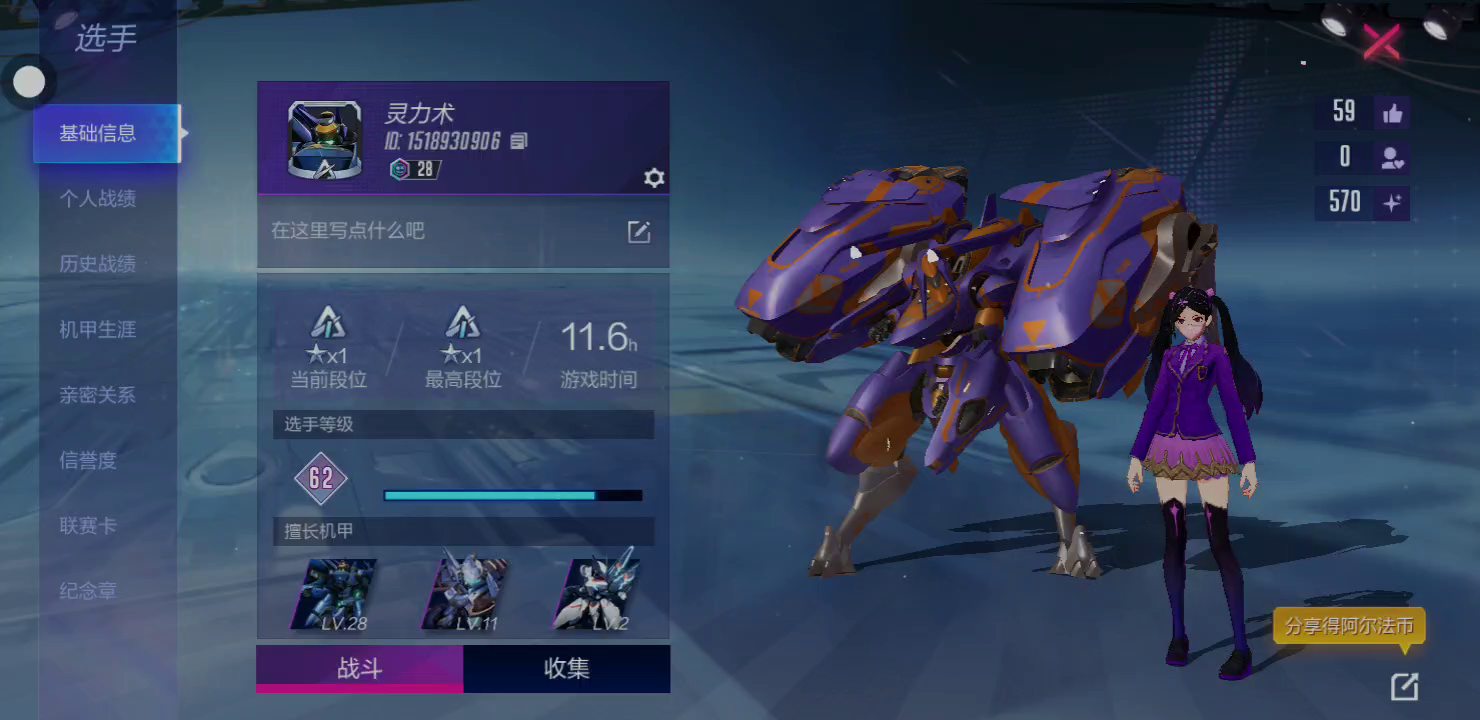Open the 信誉度 tab
1480x720 pixels.
[x=88, y=460]
